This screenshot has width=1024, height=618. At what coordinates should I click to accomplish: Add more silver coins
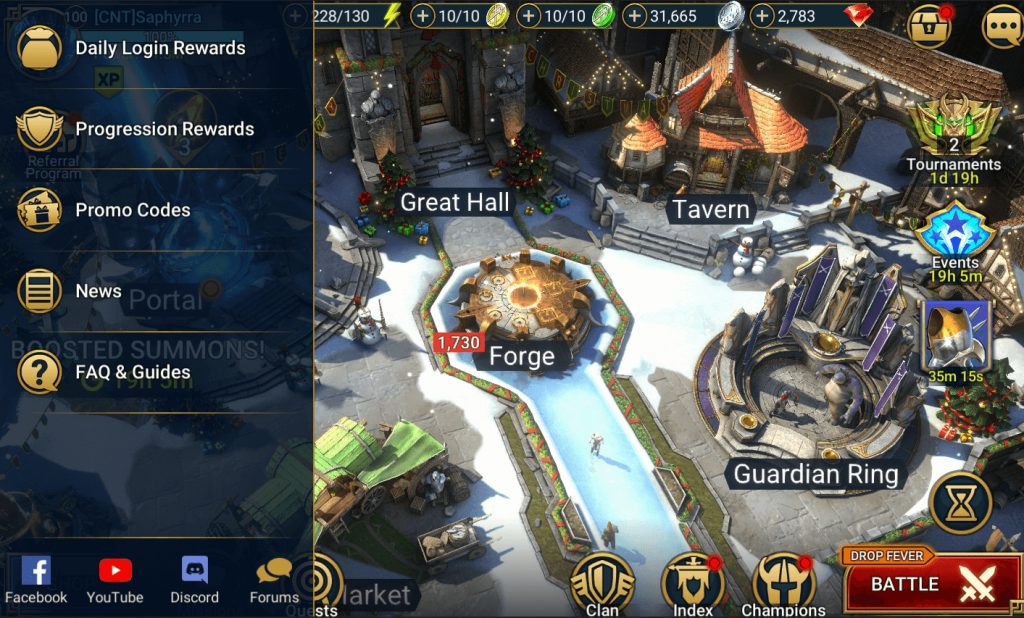(634, 16)
